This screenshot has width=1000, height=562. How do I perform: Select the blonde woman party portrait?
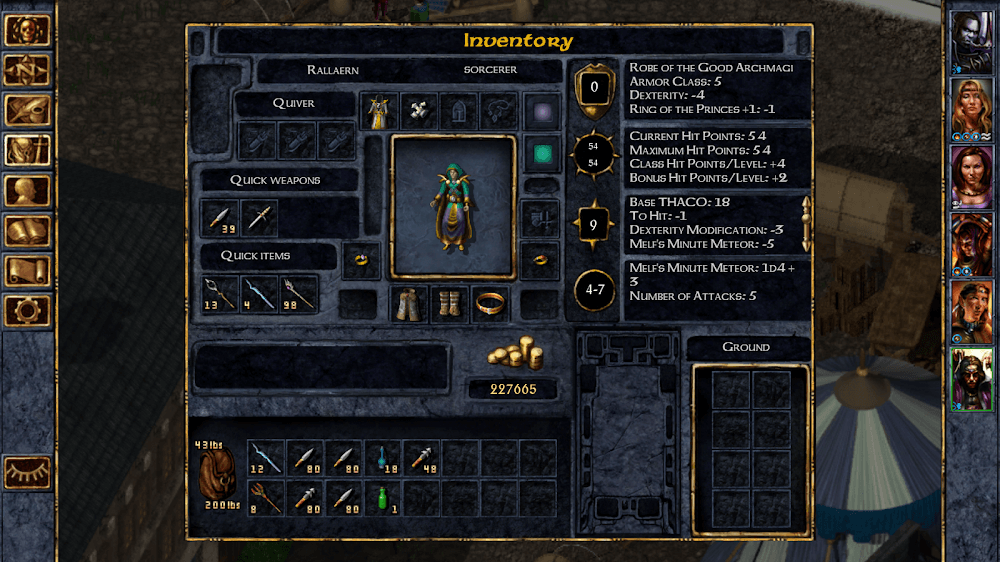(x=971, y=106)
